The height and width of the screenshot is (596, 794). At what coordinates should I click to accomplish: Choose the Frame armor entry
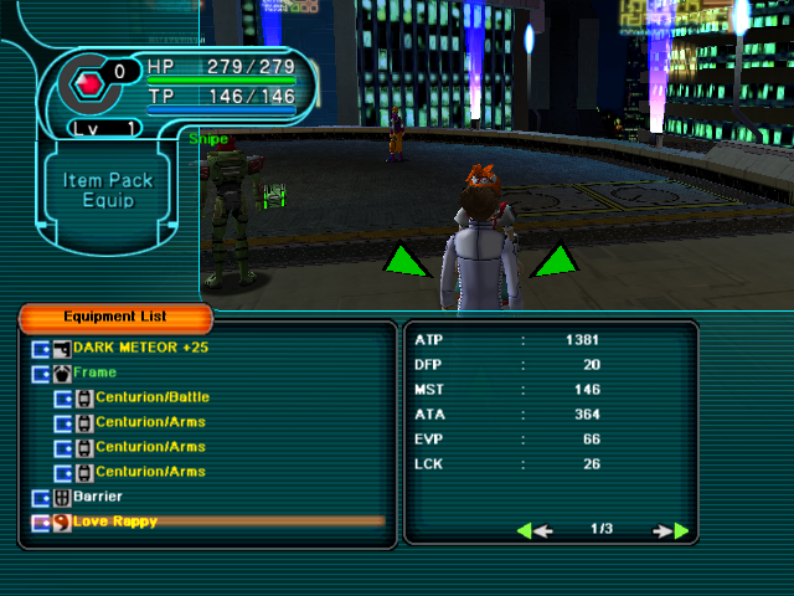(94, 372)
